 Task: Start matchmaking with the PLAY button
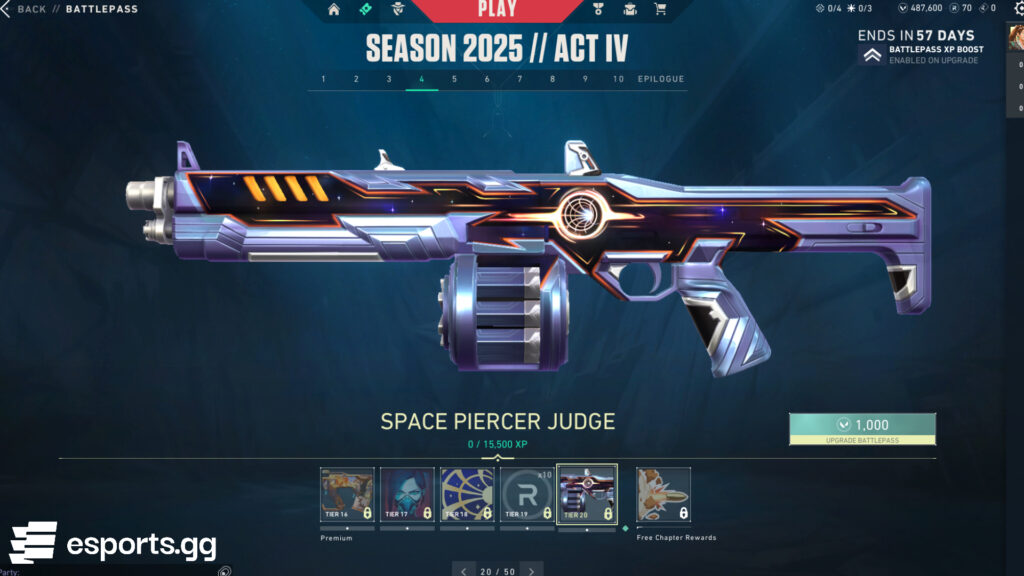[x=497, y=10]
